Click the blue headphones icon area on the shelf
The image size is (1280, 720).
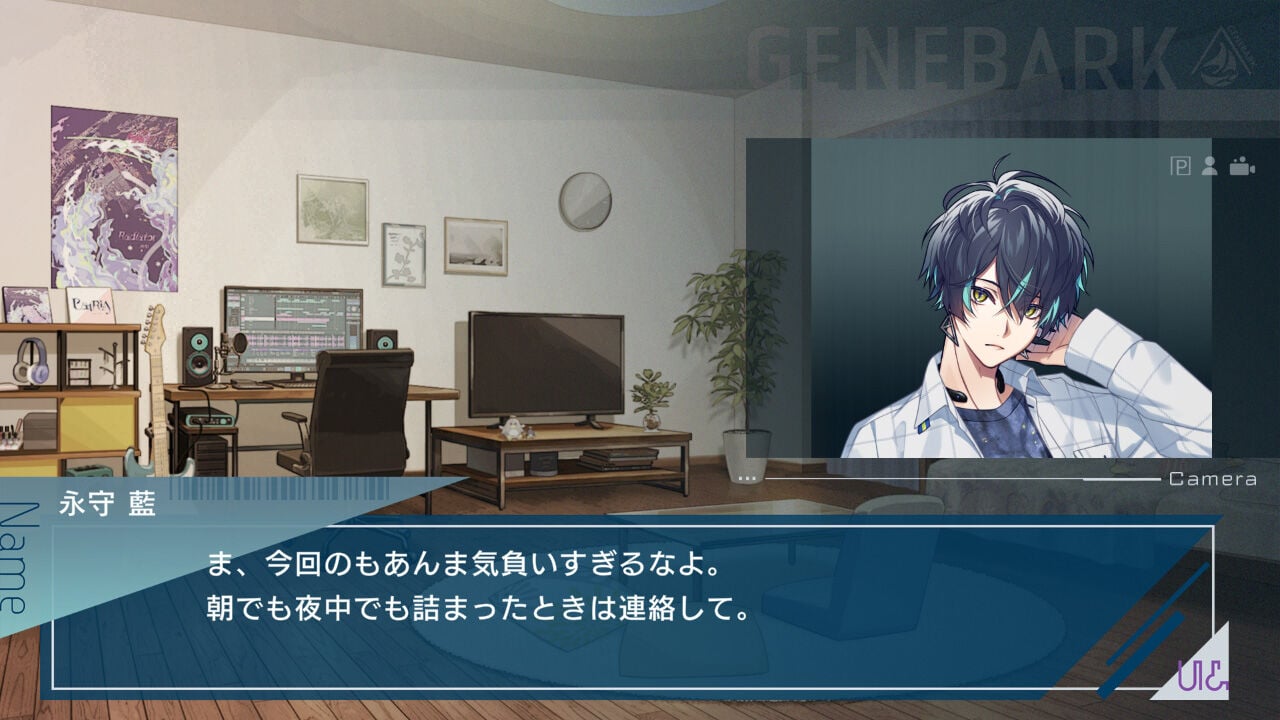[x=30, y=360]
